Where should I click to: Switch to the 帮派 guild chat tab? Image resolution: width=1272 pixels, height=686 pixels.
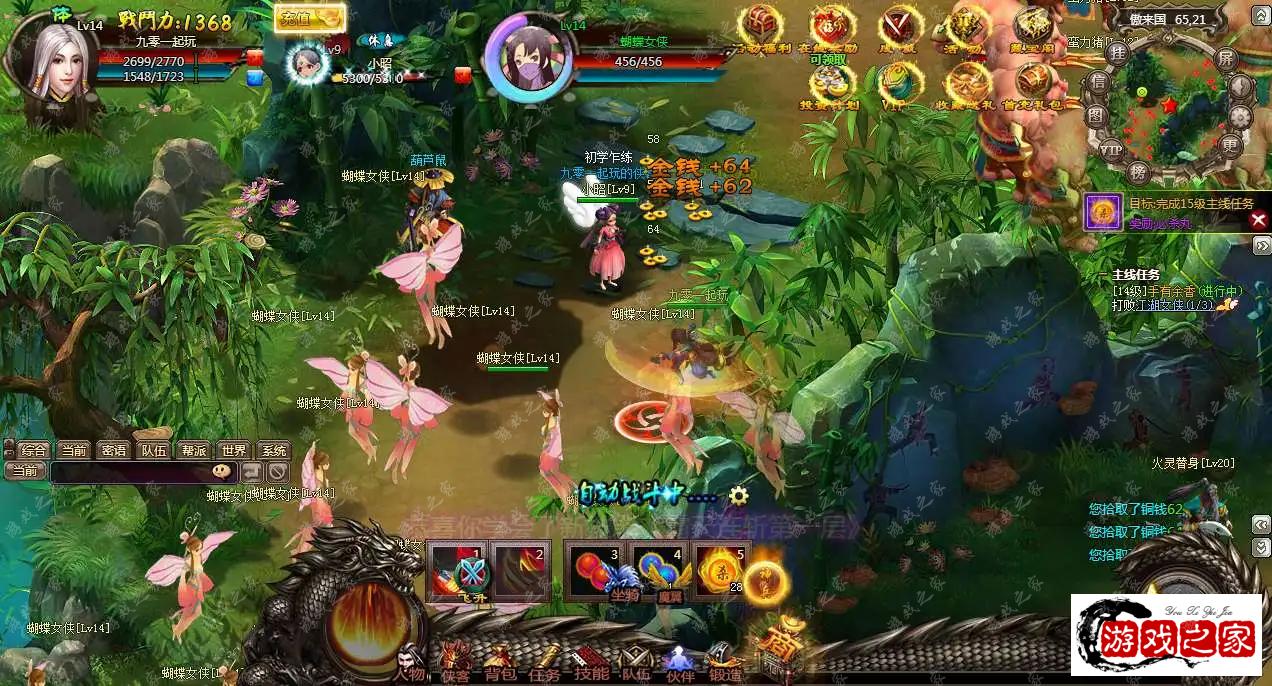pyautogui.click(x=194, y=450)
